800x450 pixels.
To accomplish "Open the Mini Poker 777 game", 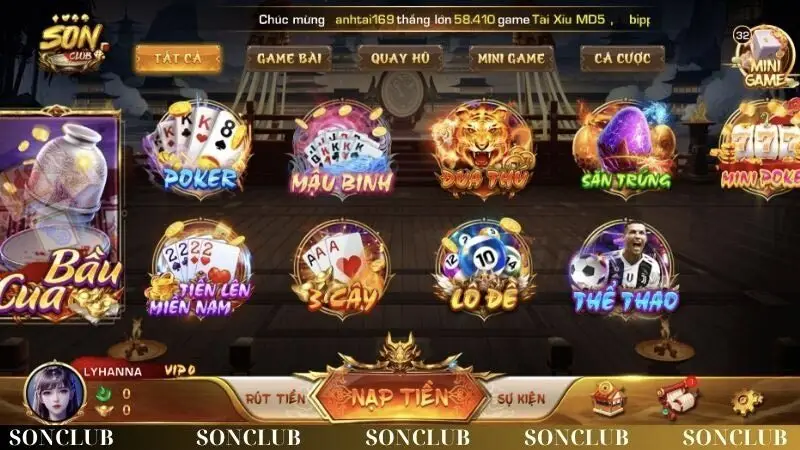I will point(762,148).
